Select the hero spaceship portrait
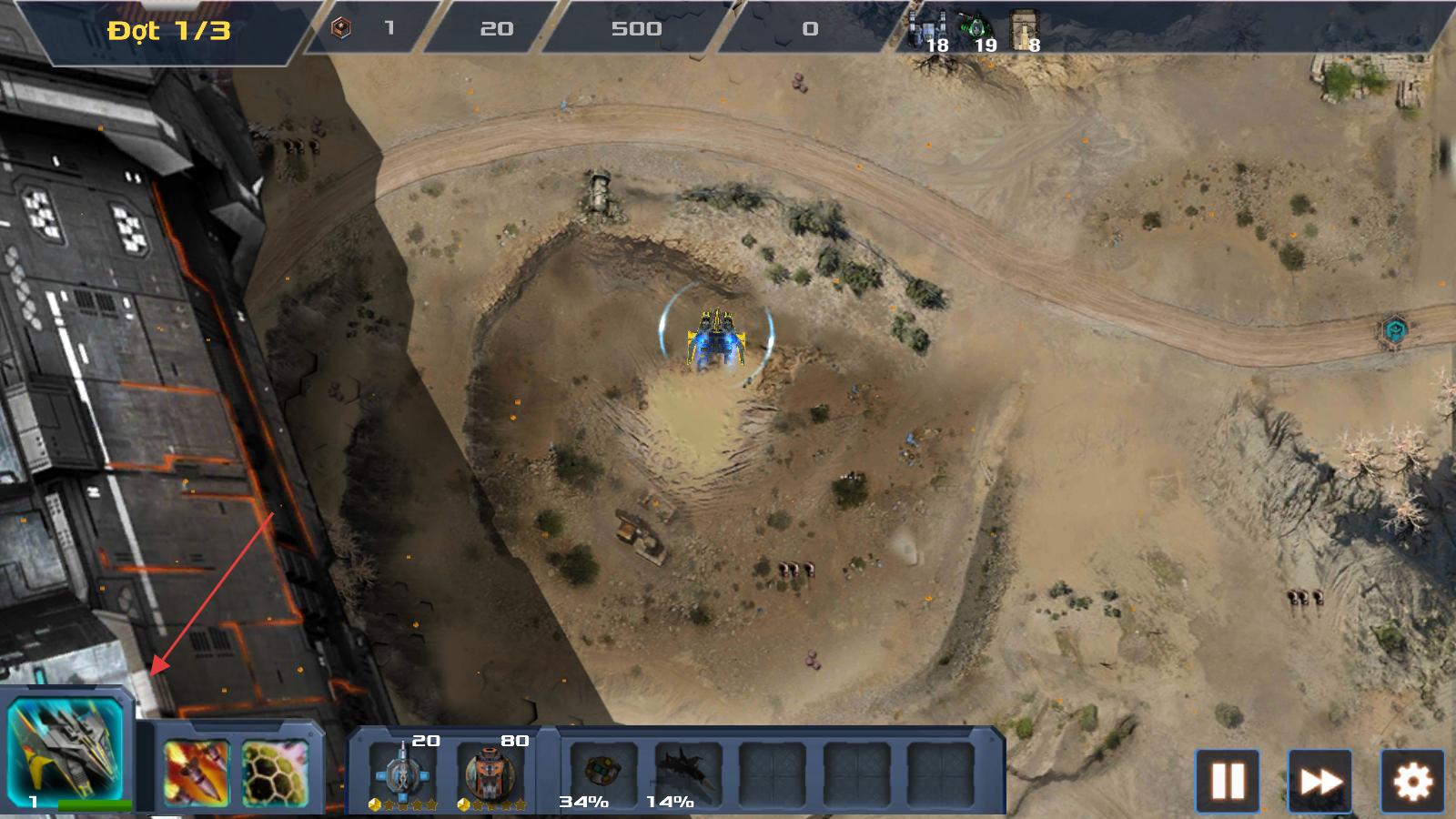The width and height of the screenshot is (1456, 819). pyautogui.click(x=66, y=748)
